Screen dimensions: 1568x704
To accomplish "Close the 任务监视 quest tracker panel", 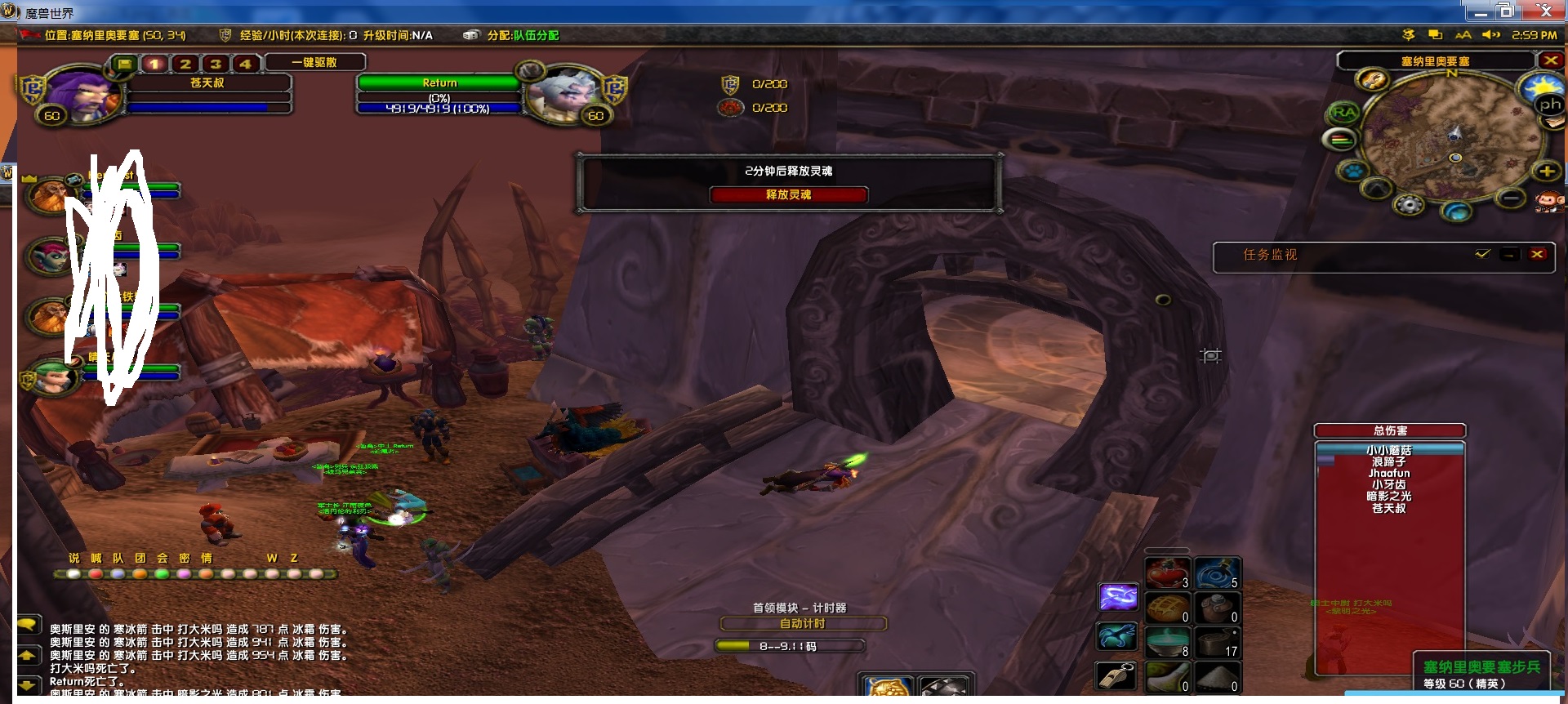I will point(1538,254).
